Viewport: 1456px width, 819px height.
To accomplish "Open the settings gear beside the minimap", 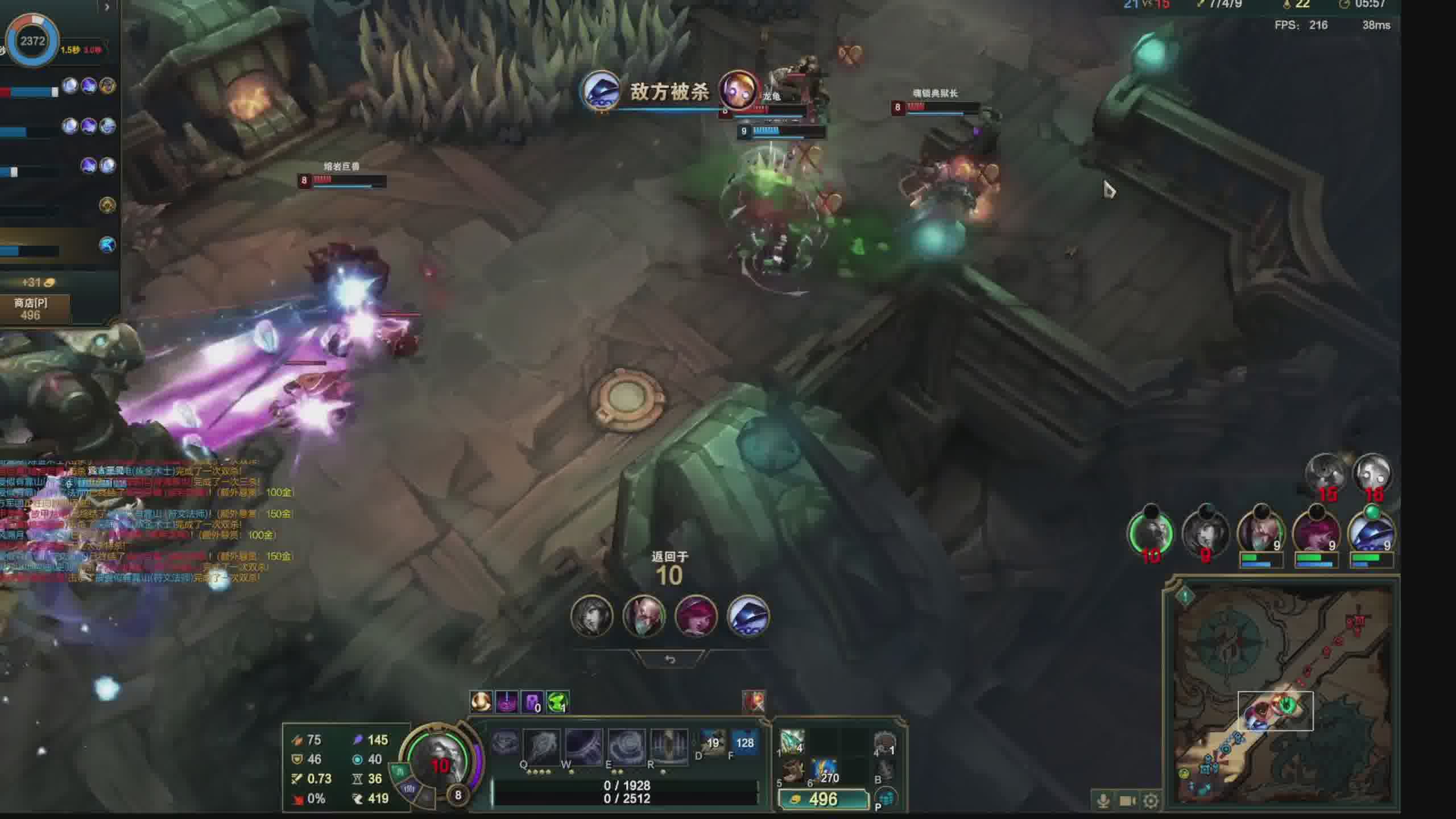I will point(1151,801).
